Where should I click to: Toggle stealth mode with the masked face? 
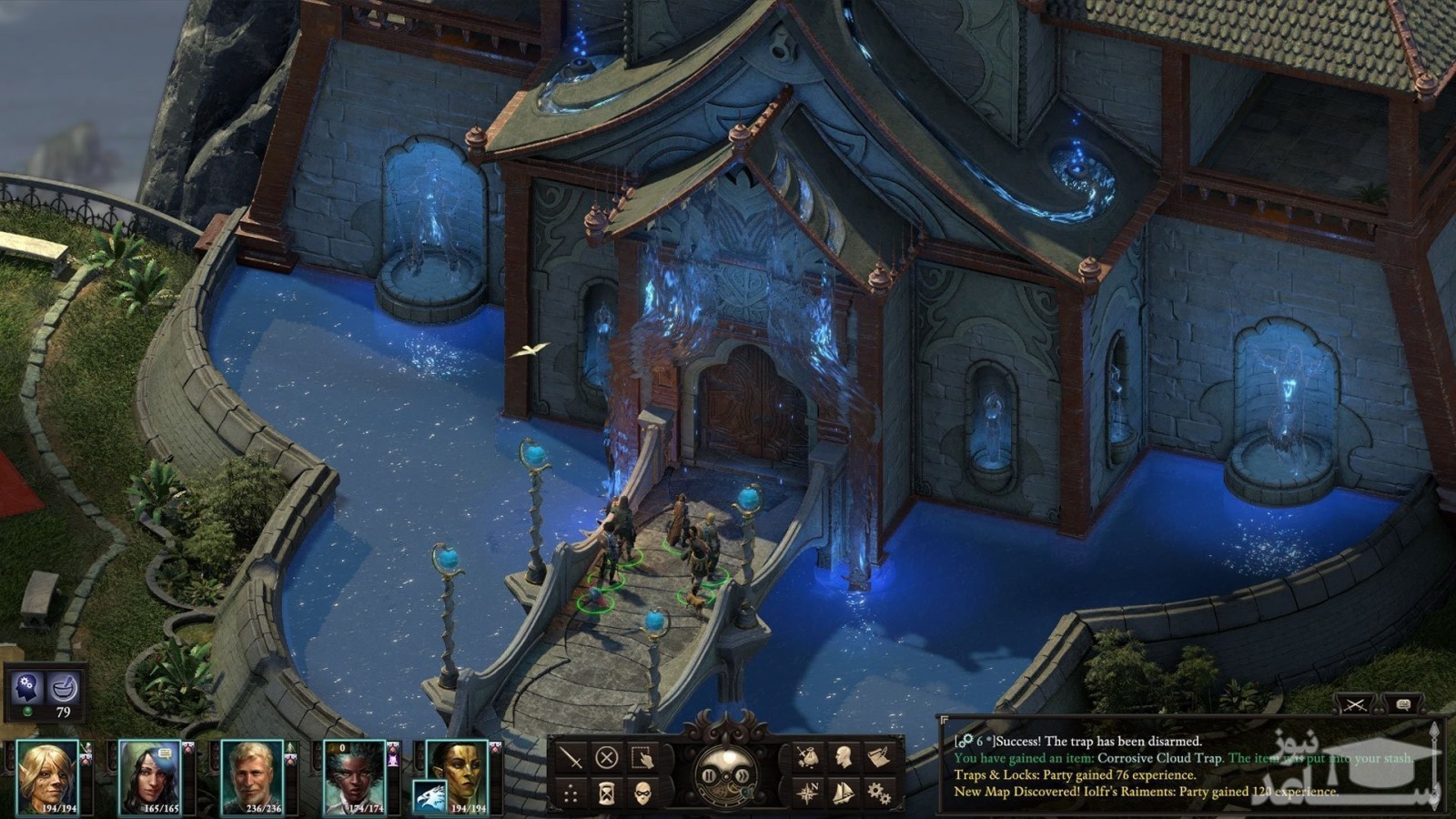[x=642, y=793]
